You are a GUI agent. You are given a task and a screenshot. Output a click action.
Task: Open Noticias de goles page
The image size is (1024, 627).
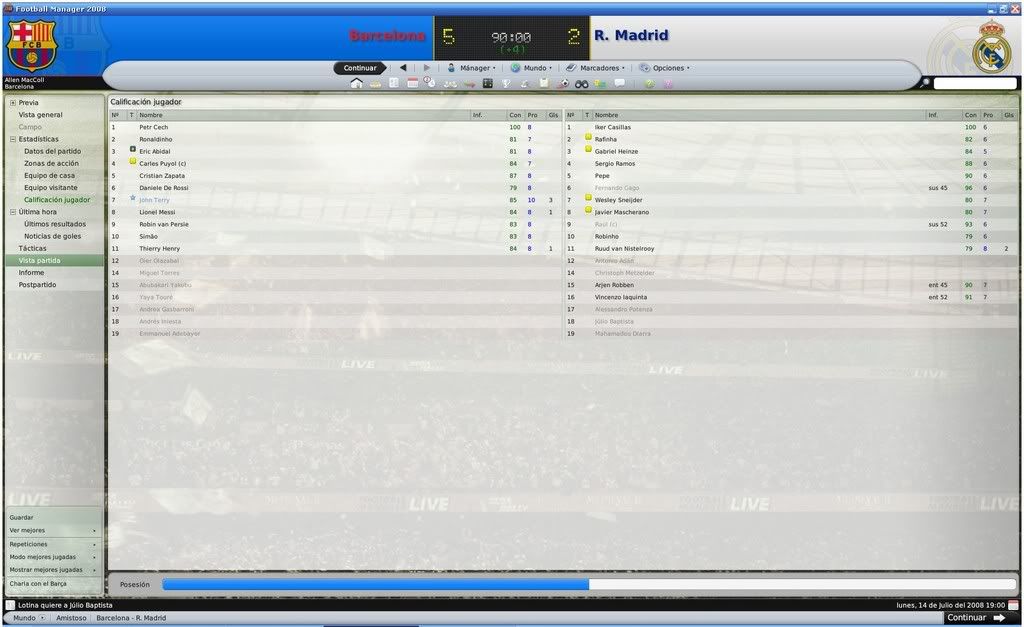52,236
